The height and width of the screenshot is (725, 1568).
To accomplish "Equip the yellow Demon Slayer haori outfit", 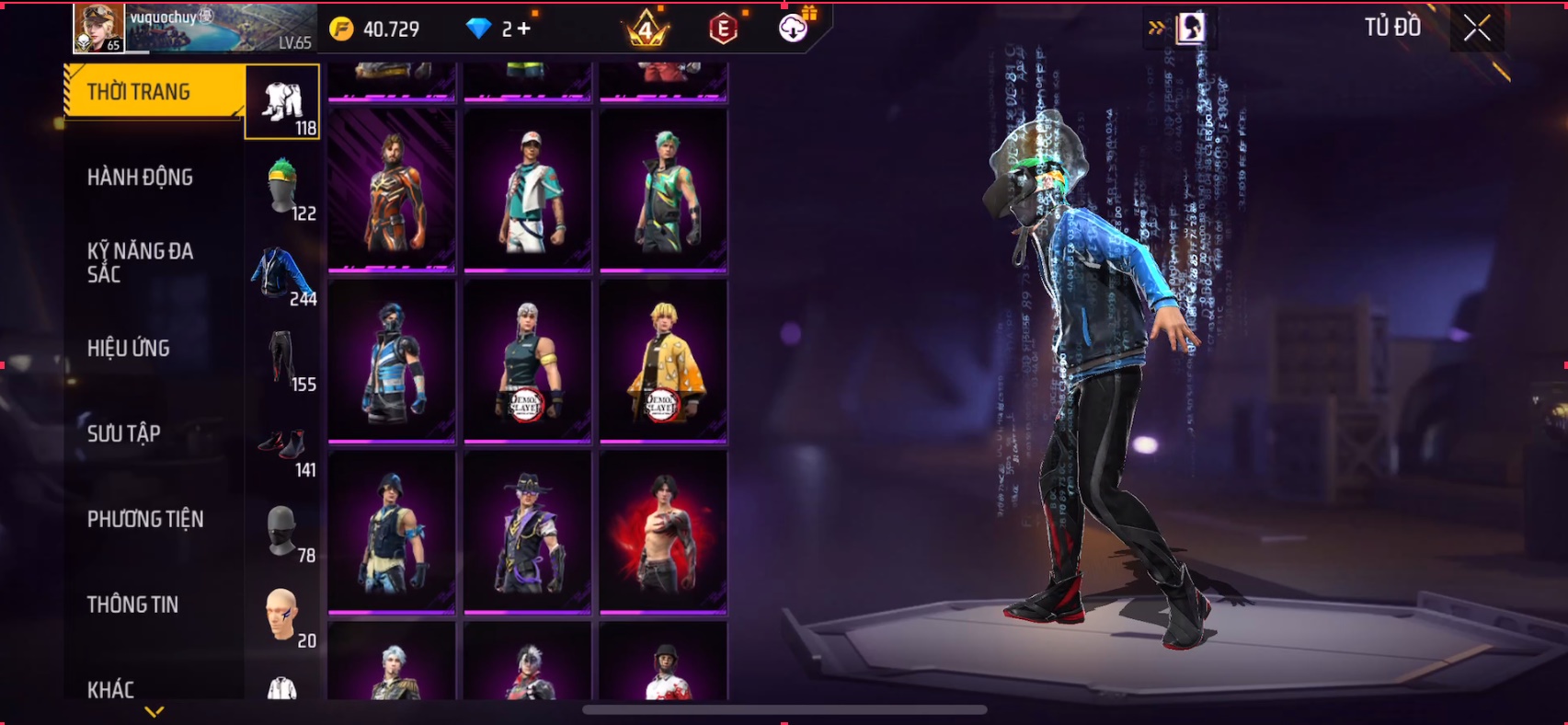I will point(663,361).
